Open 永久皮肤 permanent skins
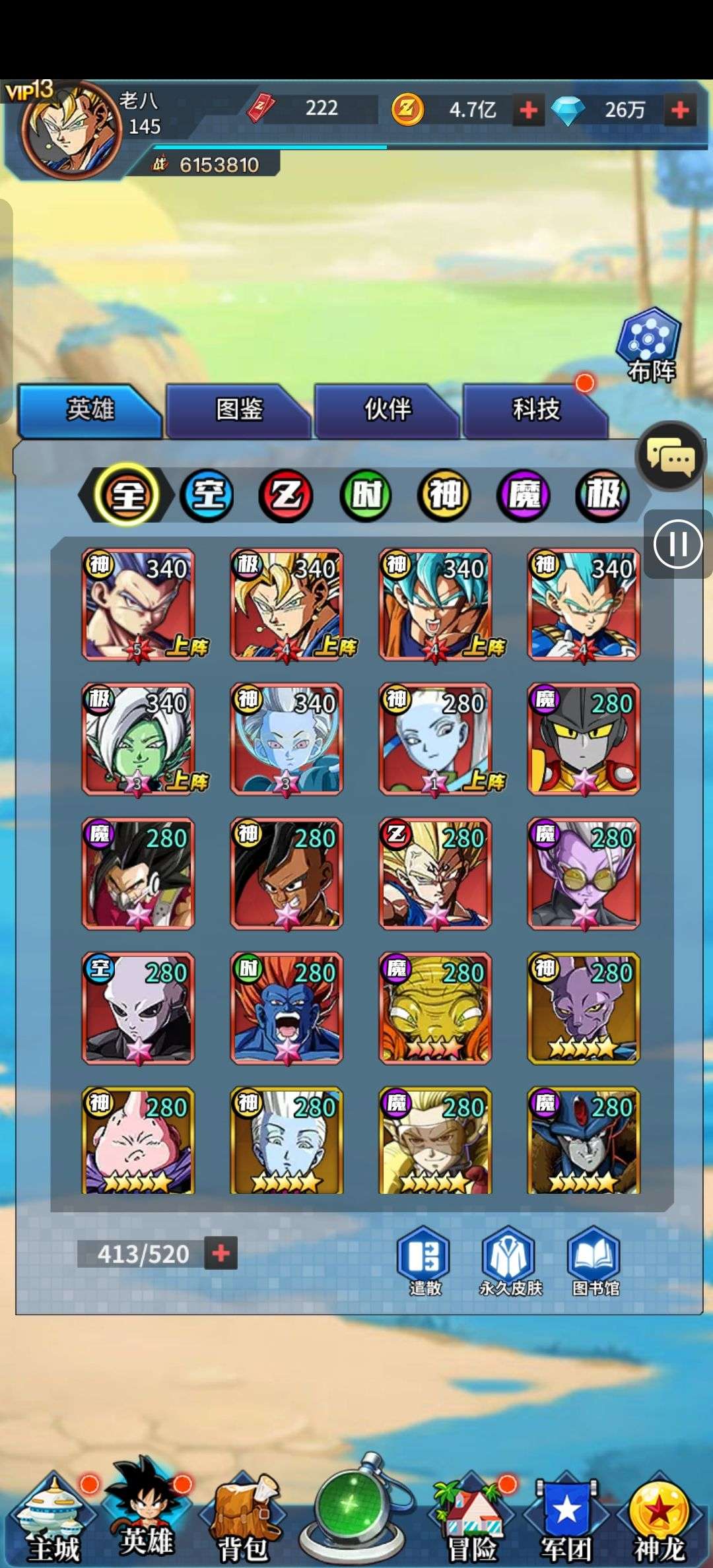This screenshot has height=1568, width=713. click(x=509, y=1261)
